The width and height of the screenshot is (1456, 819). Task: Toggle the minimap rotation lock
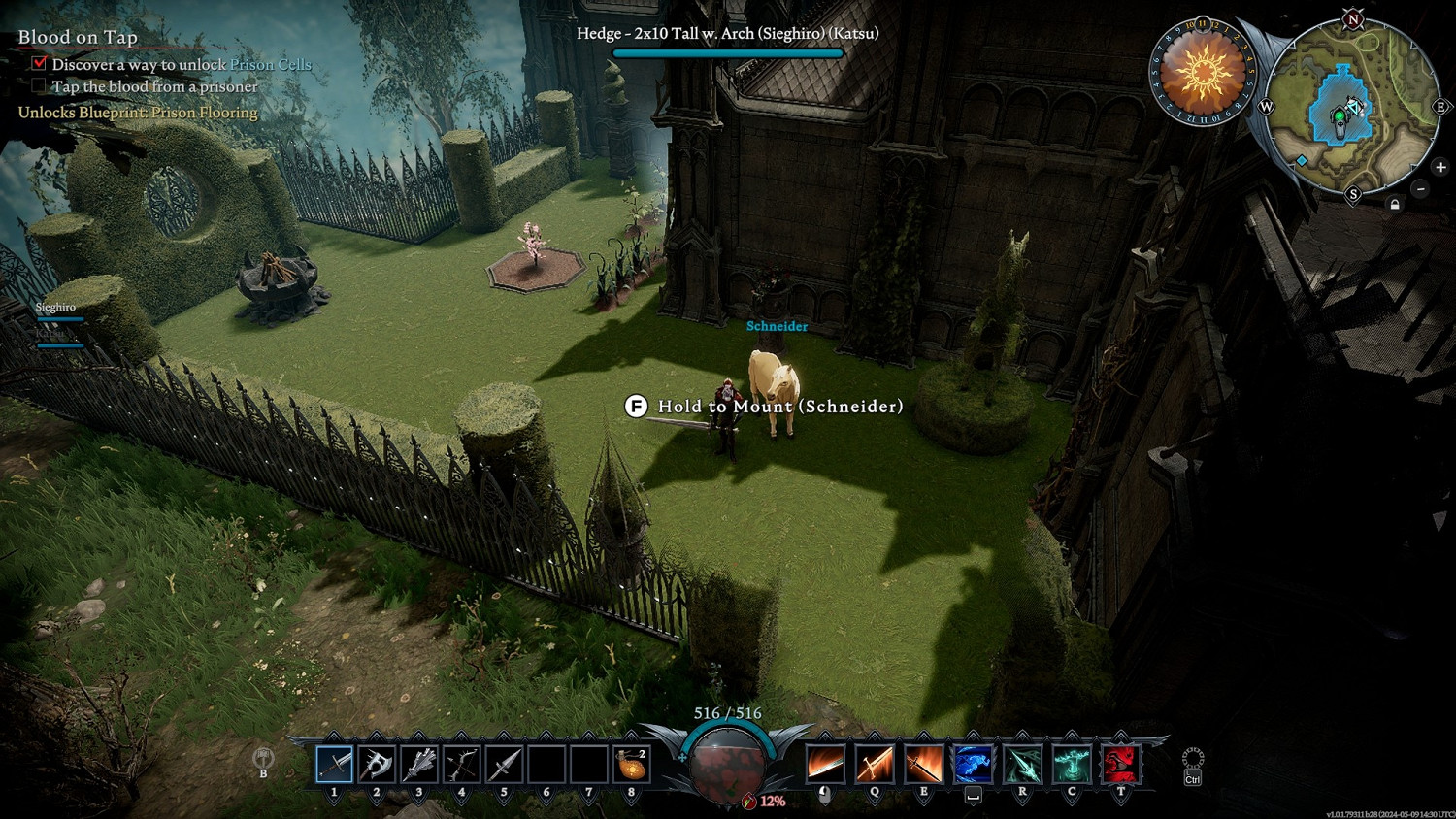point(1395,204)
